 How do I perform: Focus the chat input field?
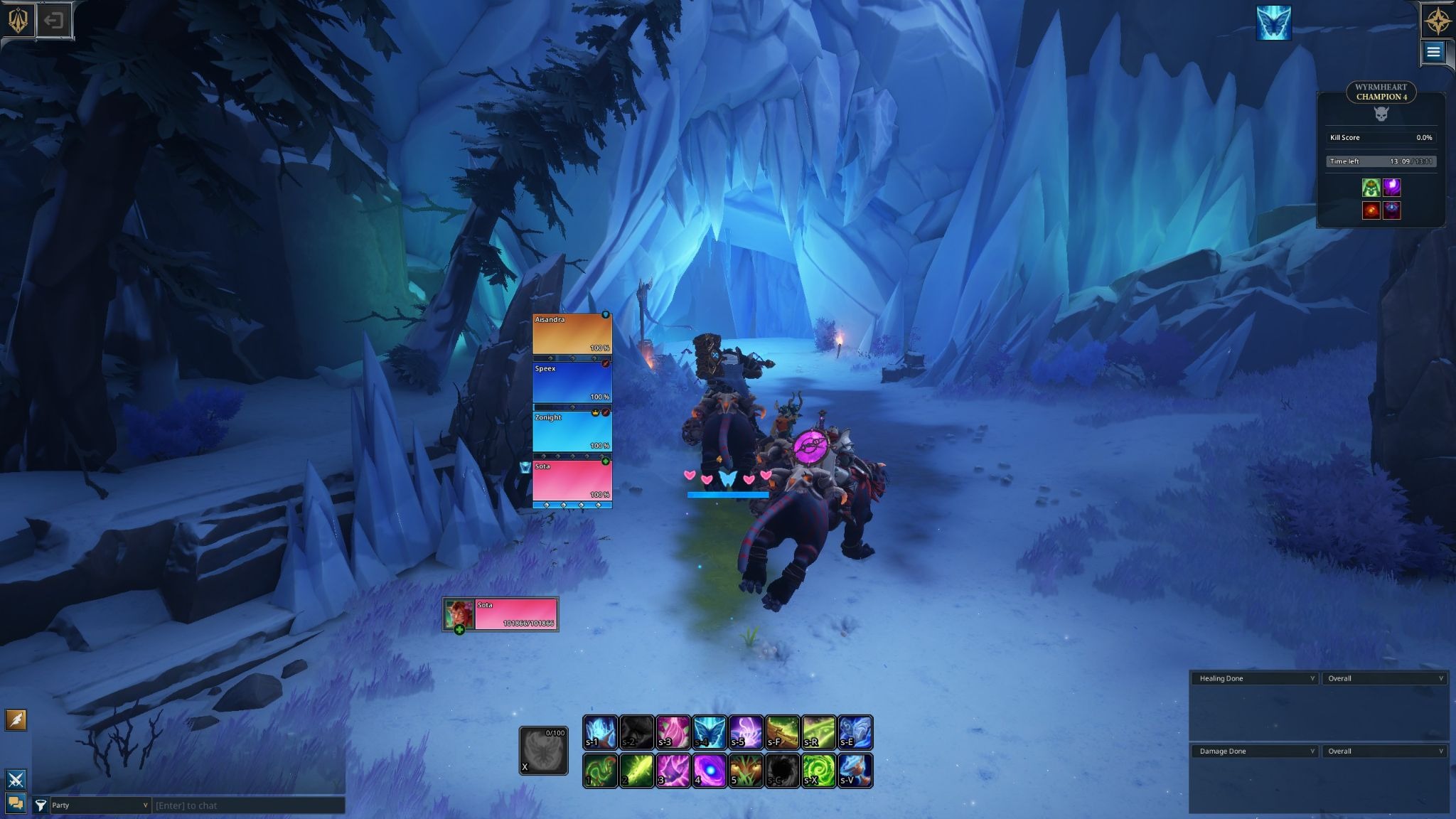pos(248,805)
